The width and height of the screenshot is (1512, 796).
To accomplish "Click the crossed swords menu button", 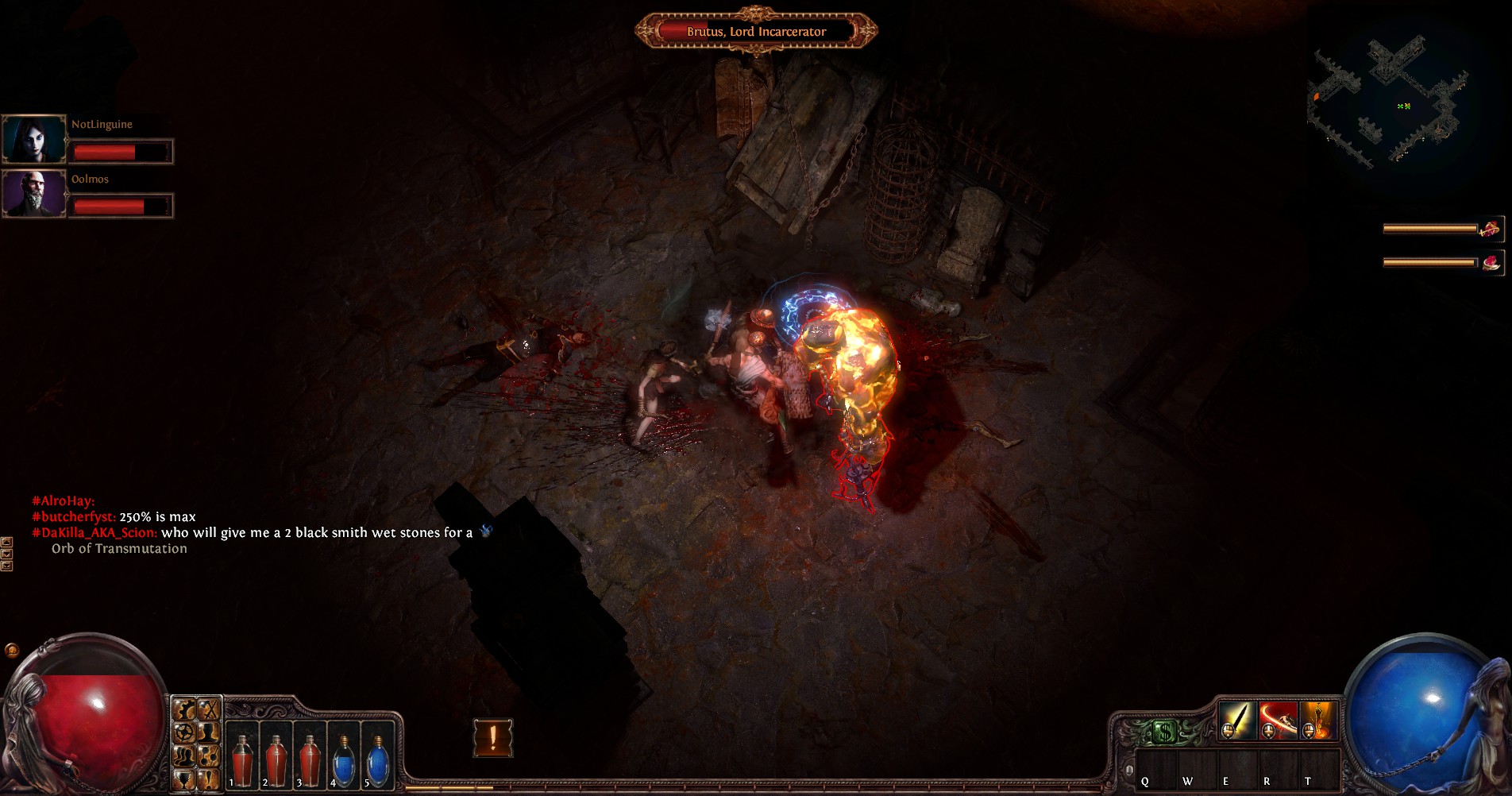I will pyautogui.click(x=208, y=709).
